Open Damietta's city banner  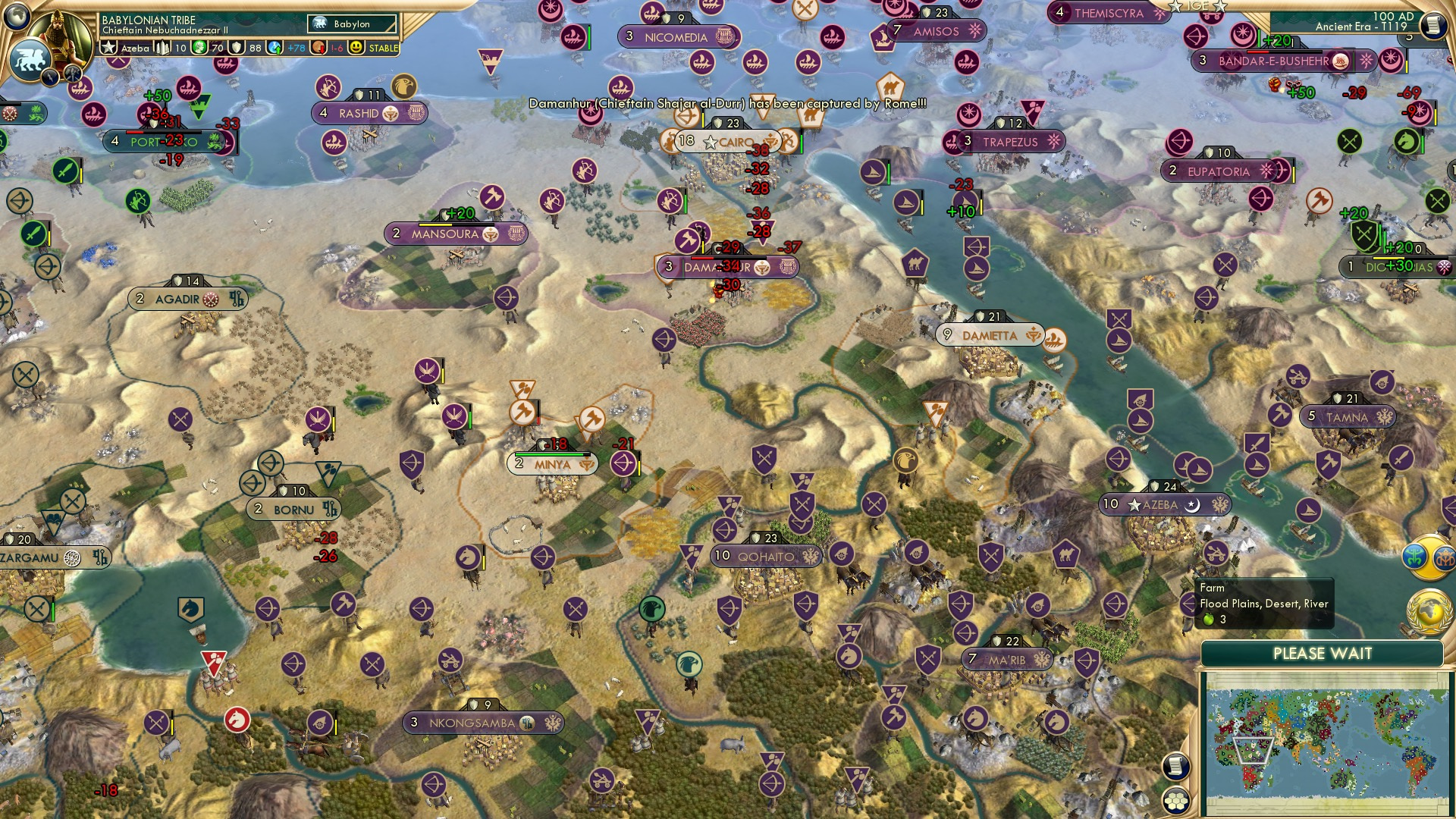[990, 334]
